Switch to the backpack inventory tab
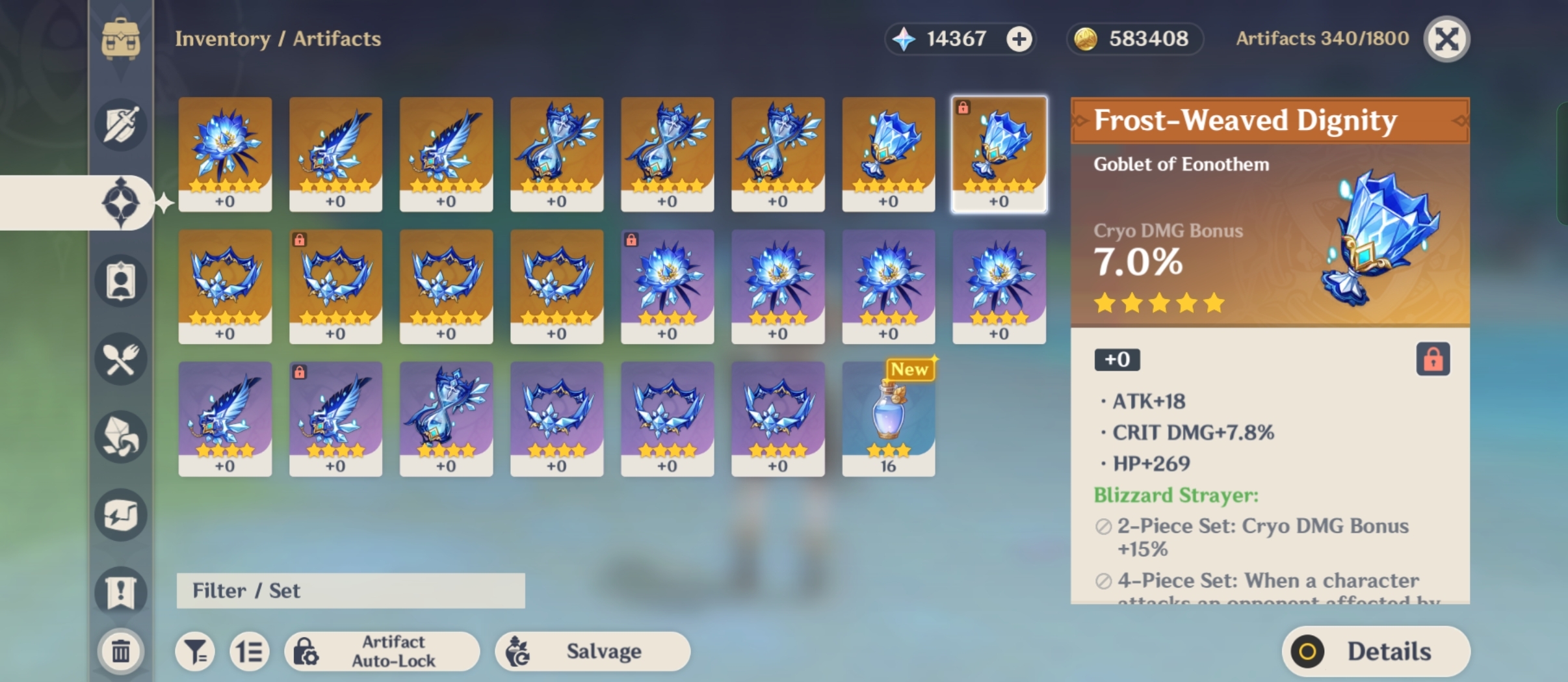The image size is (1568, 682). (x=121, y=39)
